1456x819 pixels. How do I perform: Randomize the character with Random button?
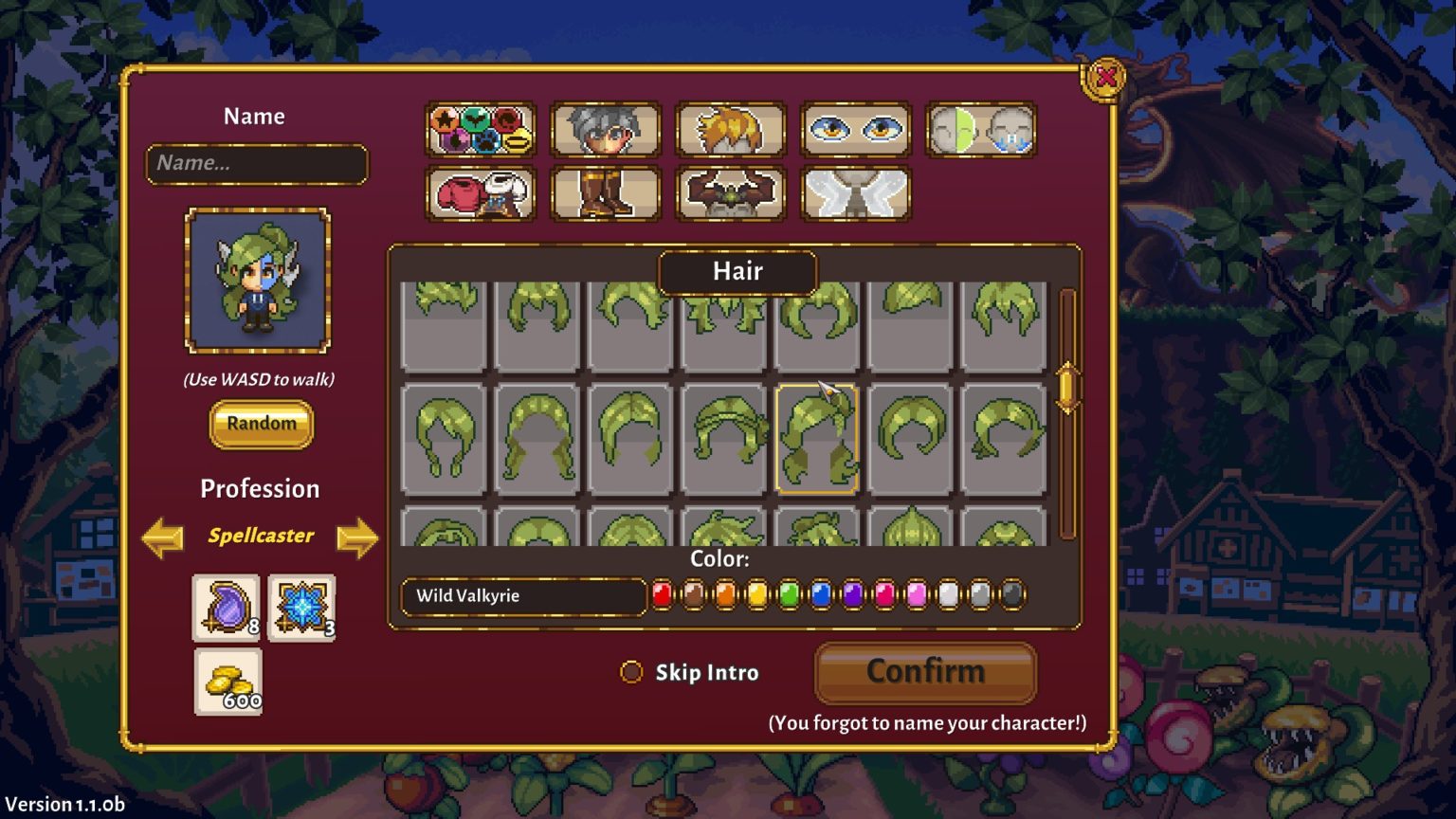tap(261, 424)
